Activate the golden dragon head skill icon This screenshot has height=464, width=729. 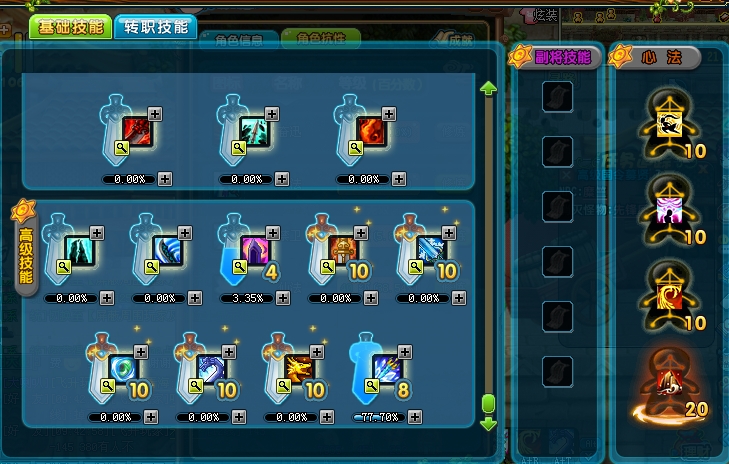tap(297, 368)
